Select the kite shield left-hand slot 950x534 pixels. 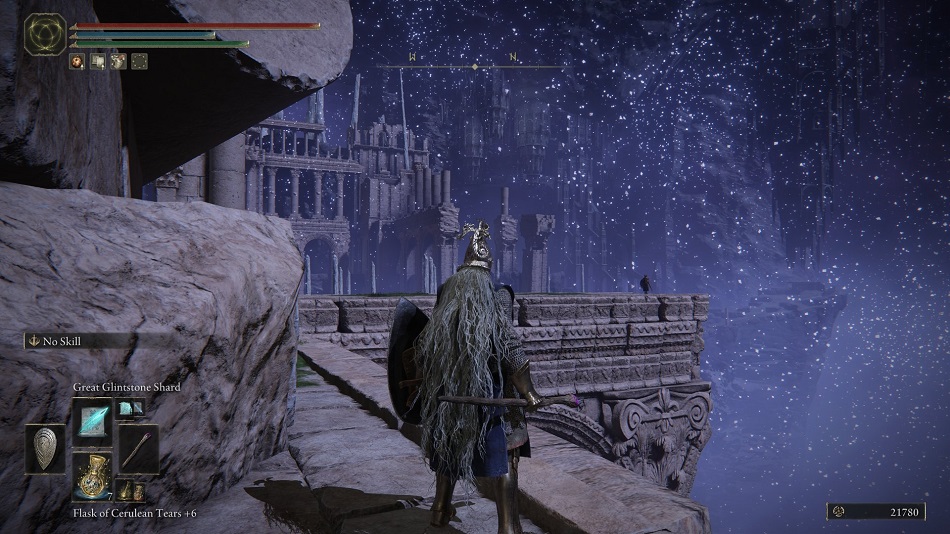[45, 448]
